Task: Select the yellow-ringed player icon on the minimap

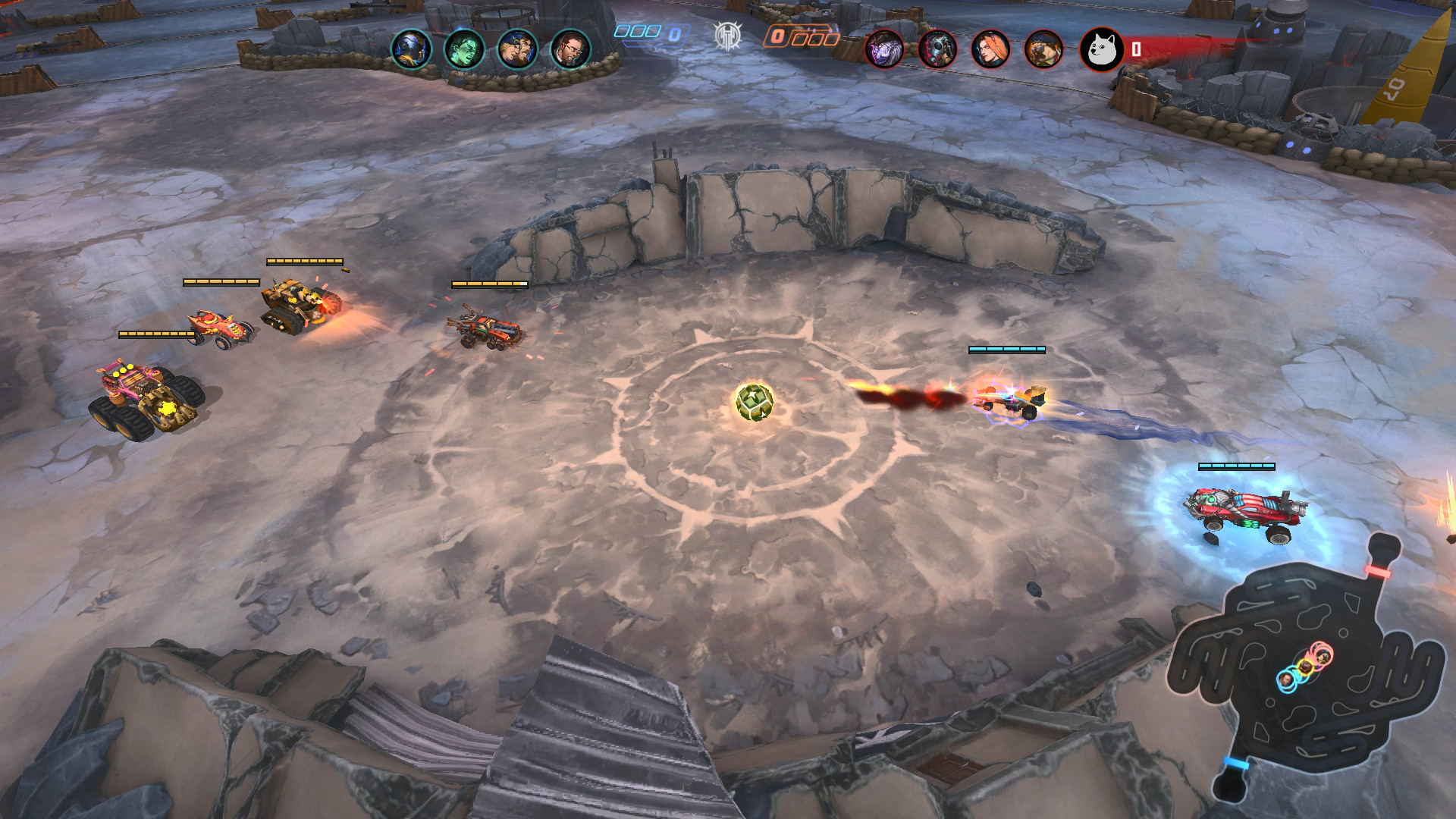Action: click(1306, 667)
